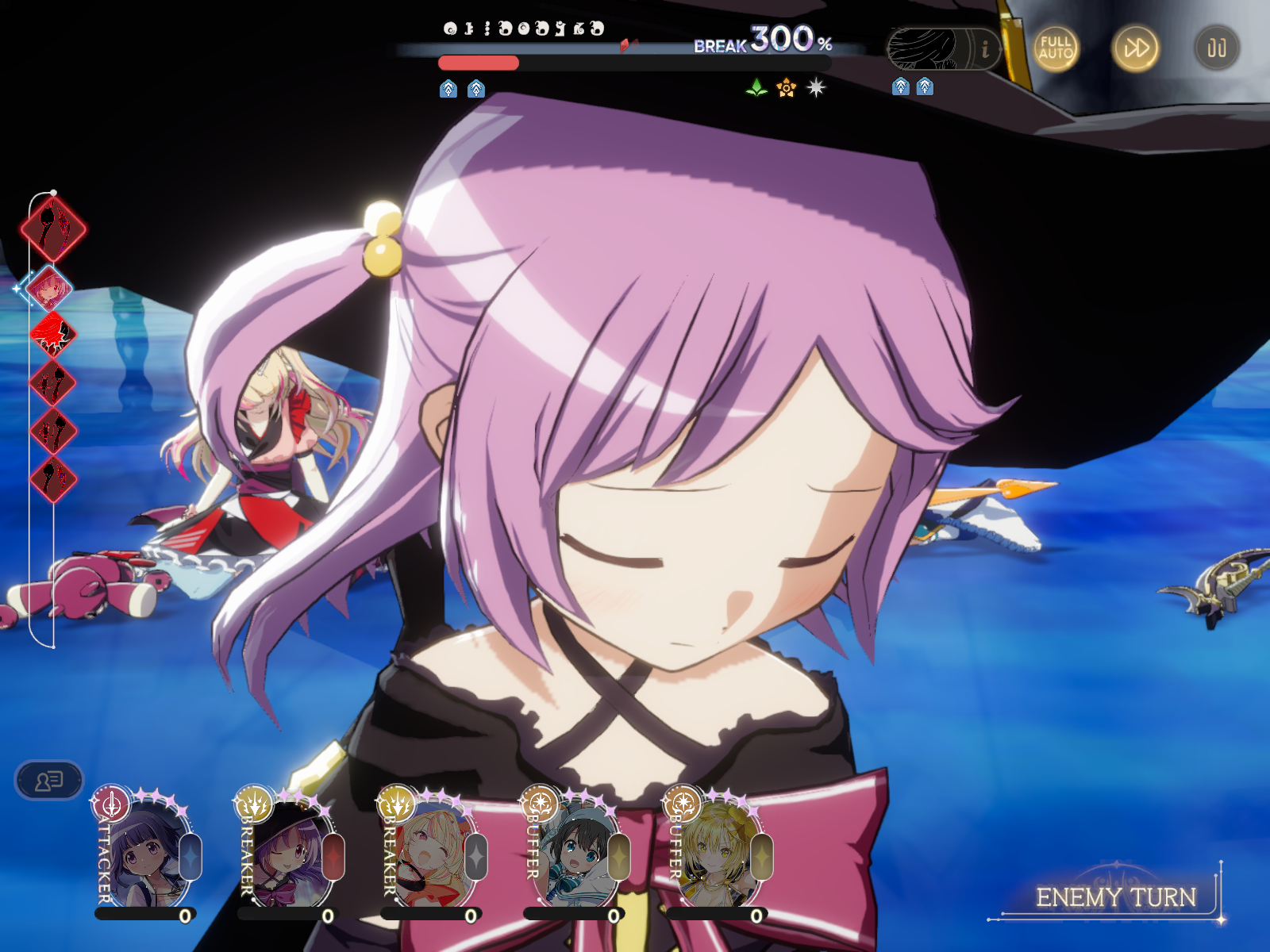Activate the fast-forward speed button
Image resolution: width=1270 pixels, height=952 pixels.
click(1135, 48)
